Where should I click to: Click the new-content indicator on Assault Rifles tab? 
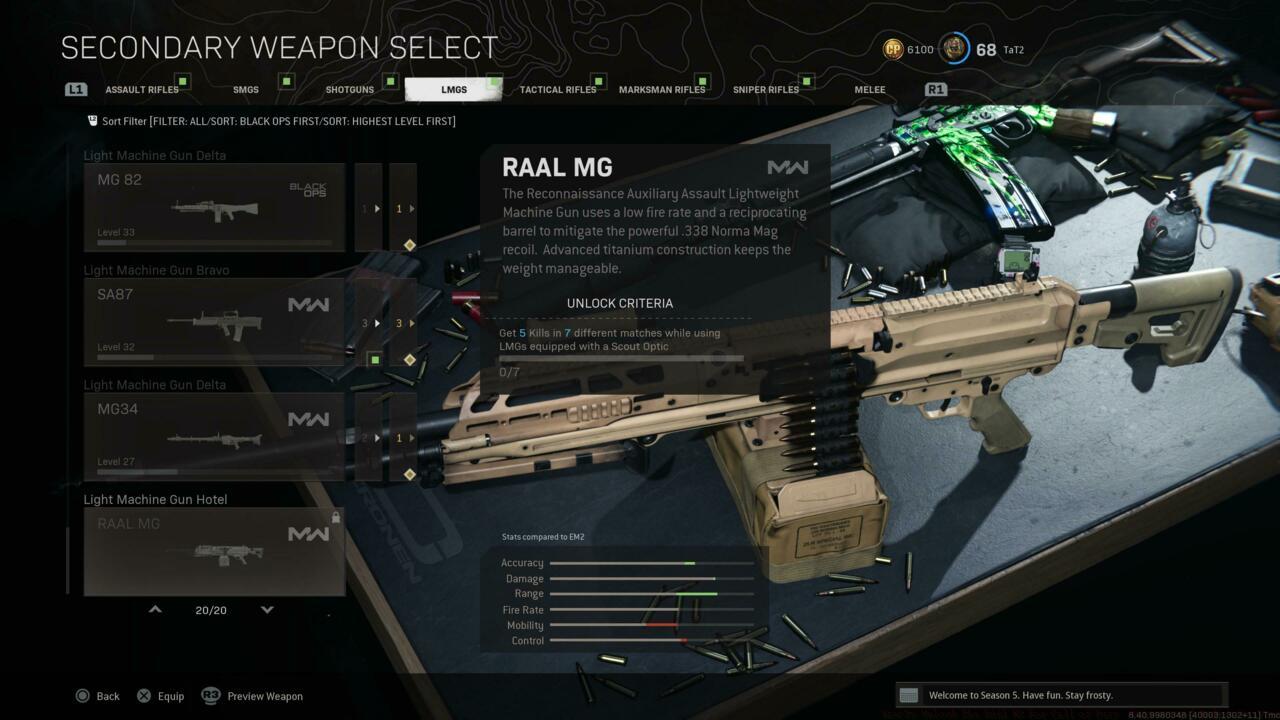point(183,80)
